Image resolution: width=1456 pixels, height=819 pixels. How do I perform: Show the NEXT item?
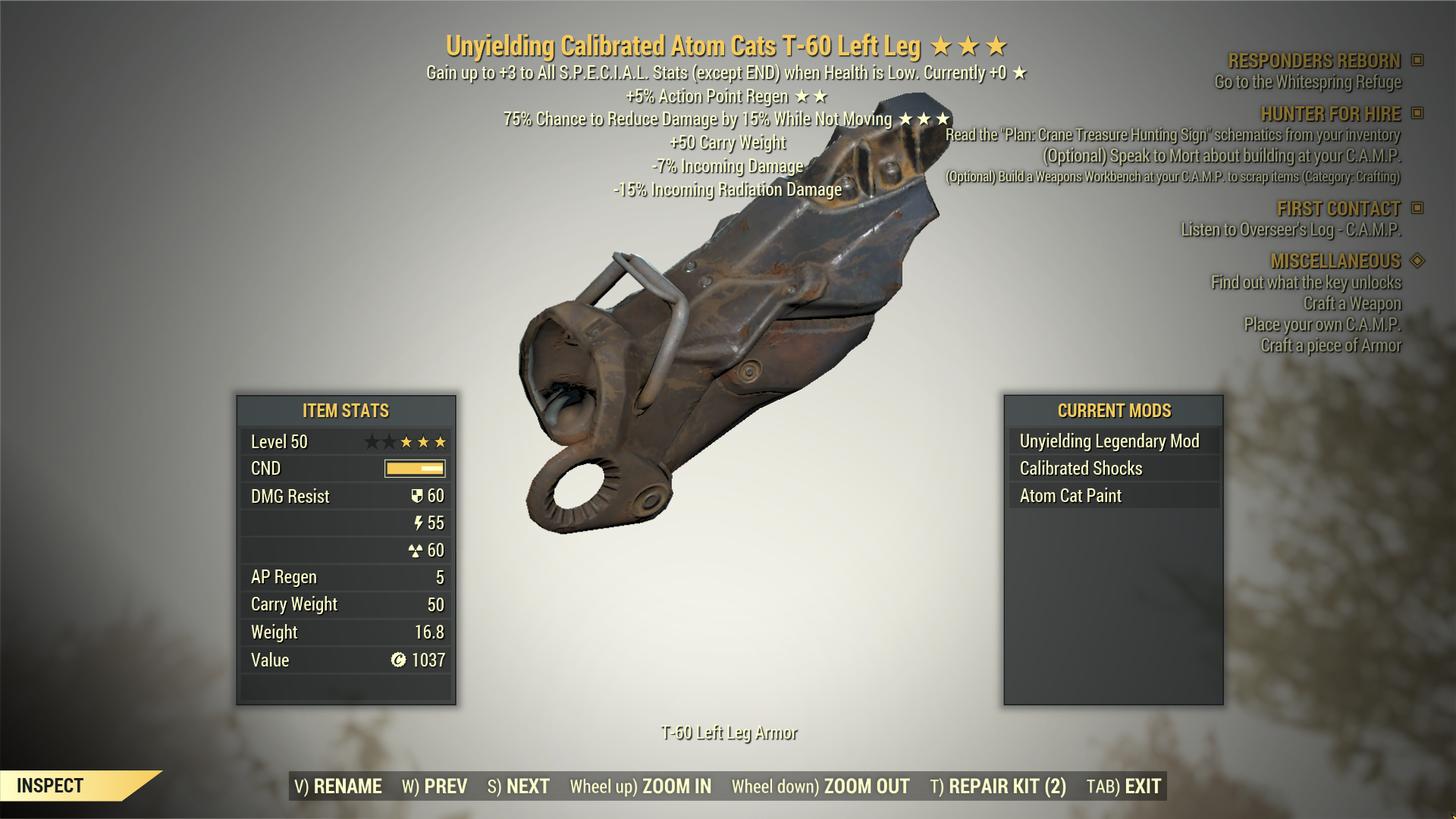[x=519, y=786]
